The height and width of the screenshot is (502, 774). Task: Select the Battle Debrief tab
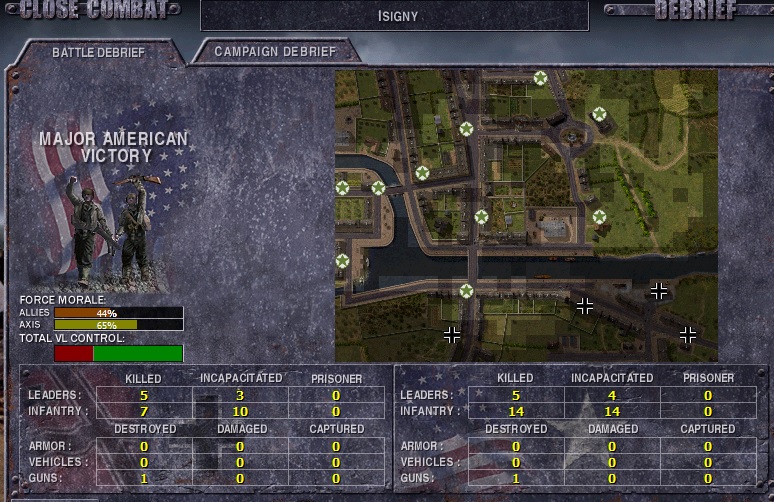pos(98,51)
